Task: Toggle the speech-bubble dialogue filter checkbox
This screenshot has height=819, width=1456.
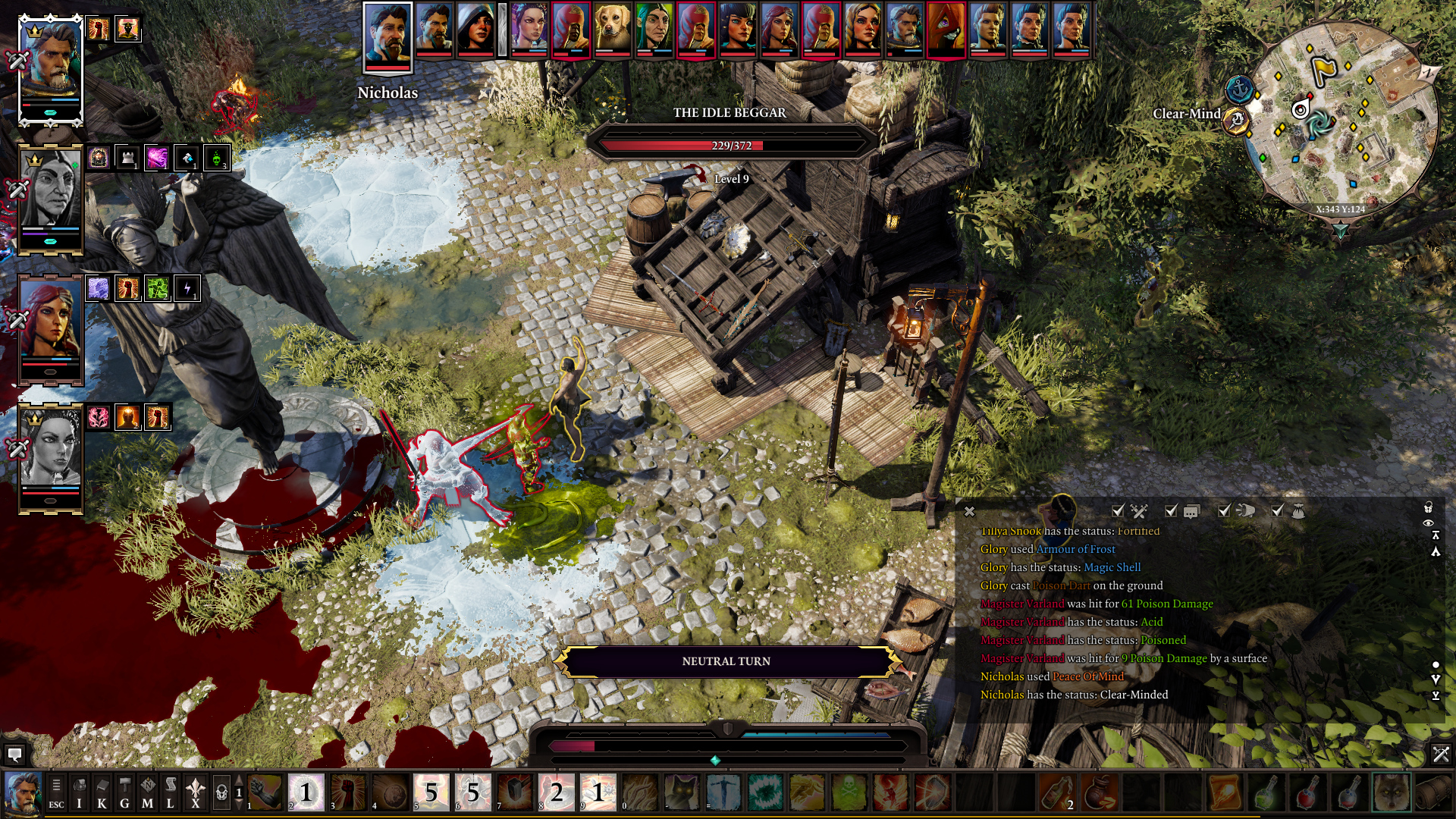Action: (1171, 511)
